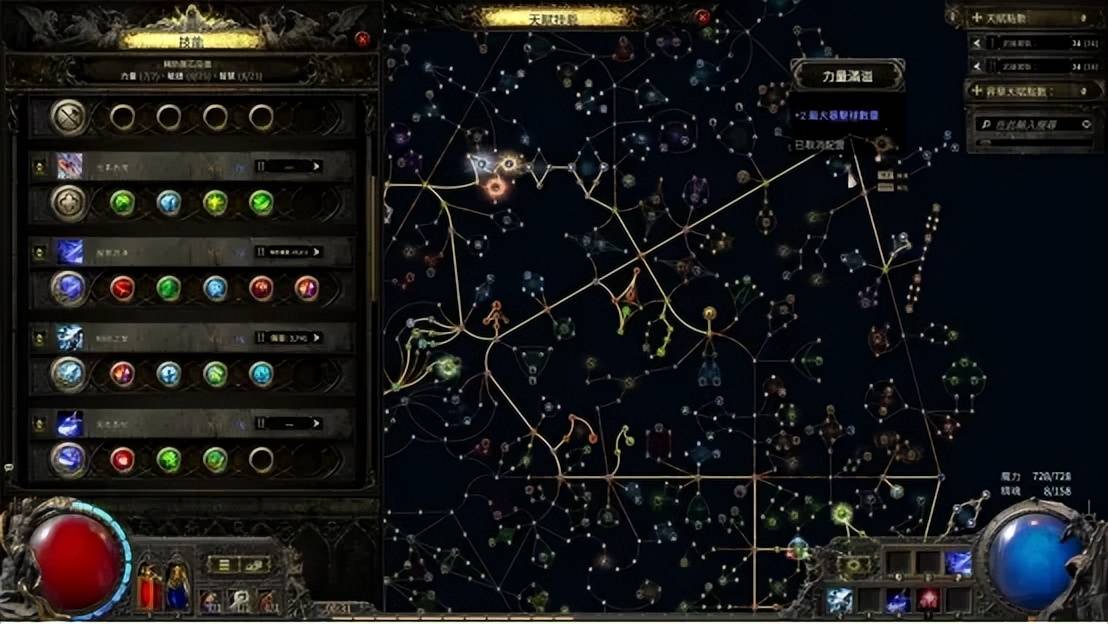This screenshot has width=1108, height=624.
Task: Close the skills panel with red X
Action: point(362,39)
